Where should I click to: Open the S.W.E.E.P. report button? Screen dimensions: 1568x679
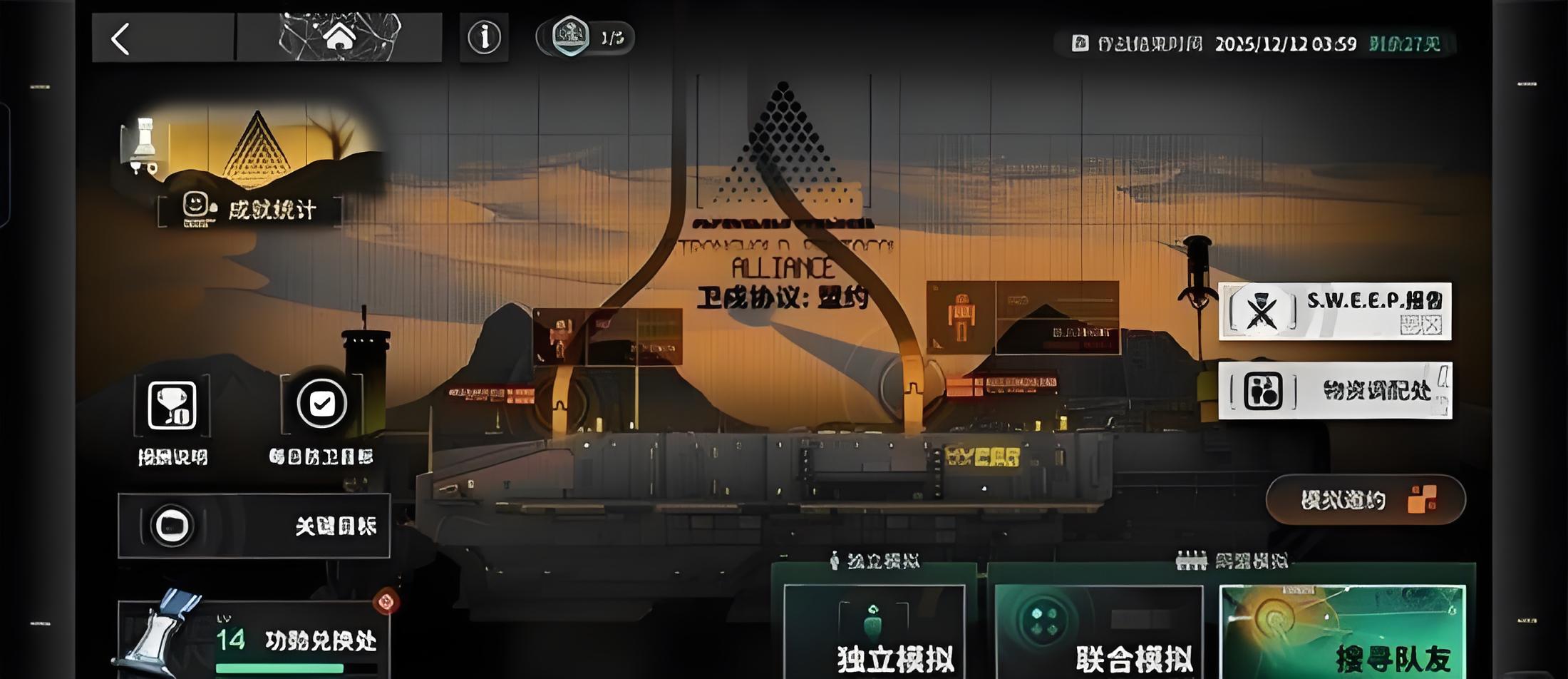point(1334,312)
